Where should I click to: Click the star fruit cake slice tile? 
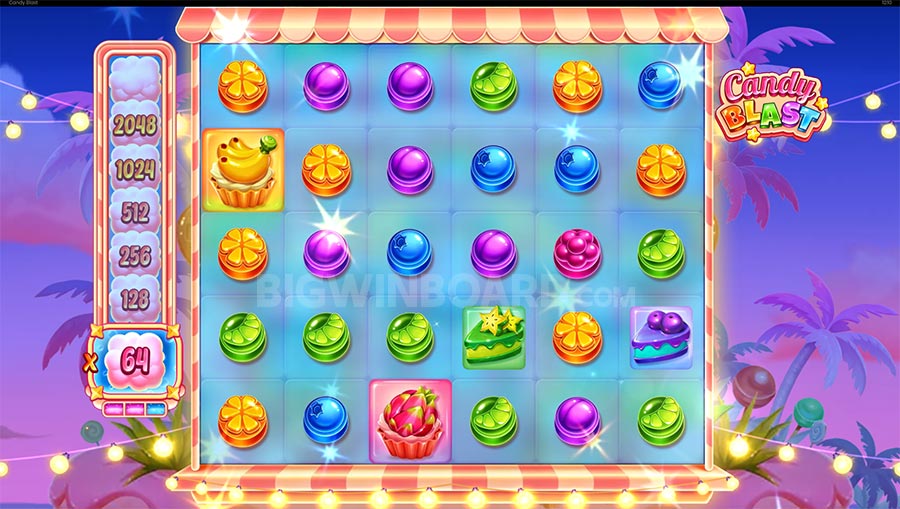(x=494, y=336)
